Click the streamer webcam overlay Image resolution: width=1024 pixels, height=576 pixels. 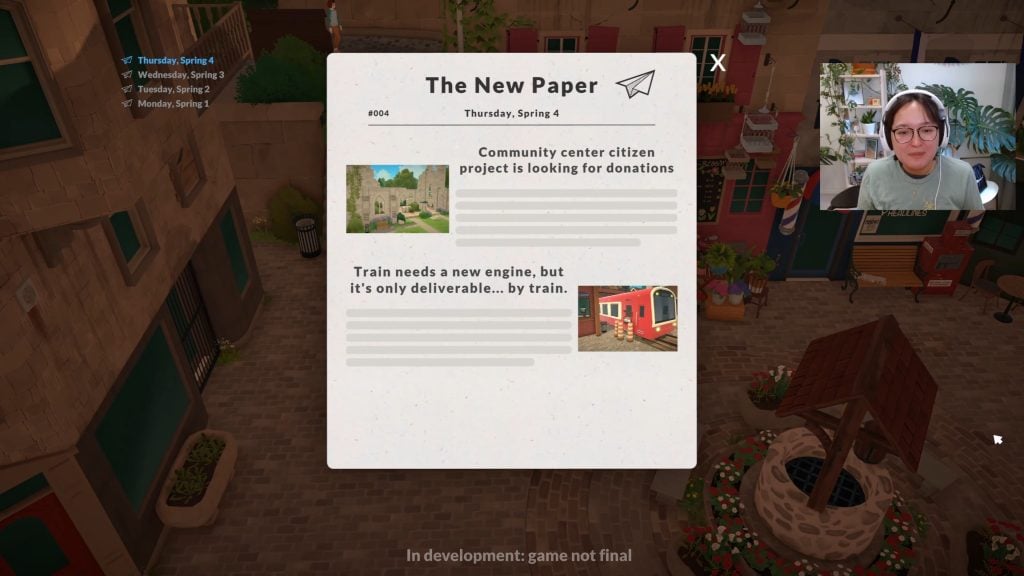click(917, 136)
